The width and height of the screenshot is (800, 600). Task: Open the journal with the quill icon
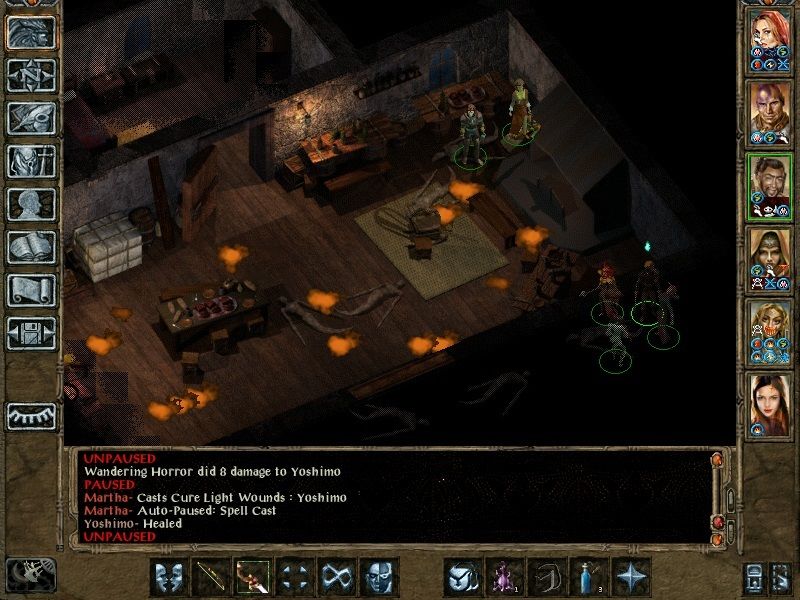(31, 118)
